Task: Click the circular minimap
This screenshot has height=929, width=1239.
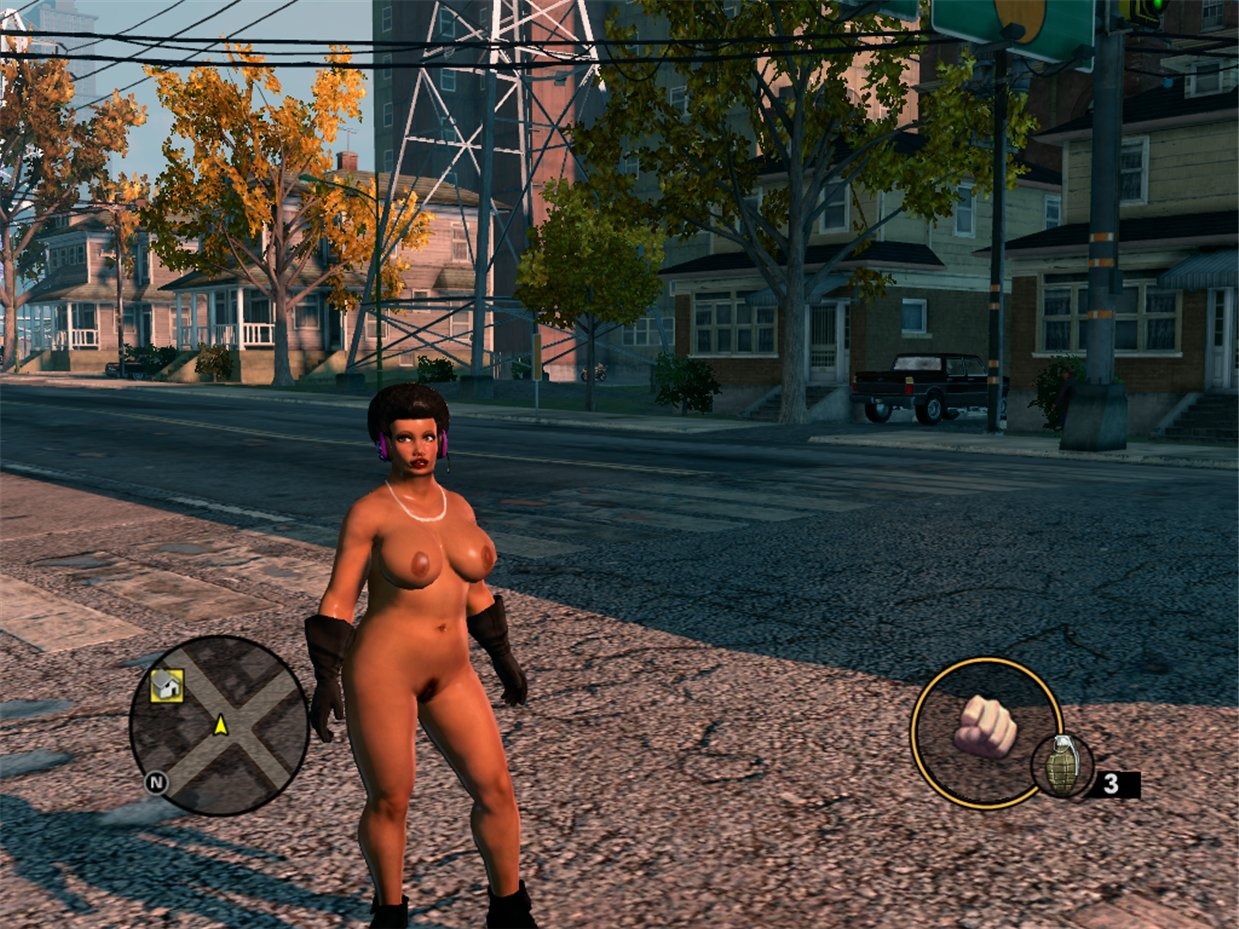Action: coord(219,725)
